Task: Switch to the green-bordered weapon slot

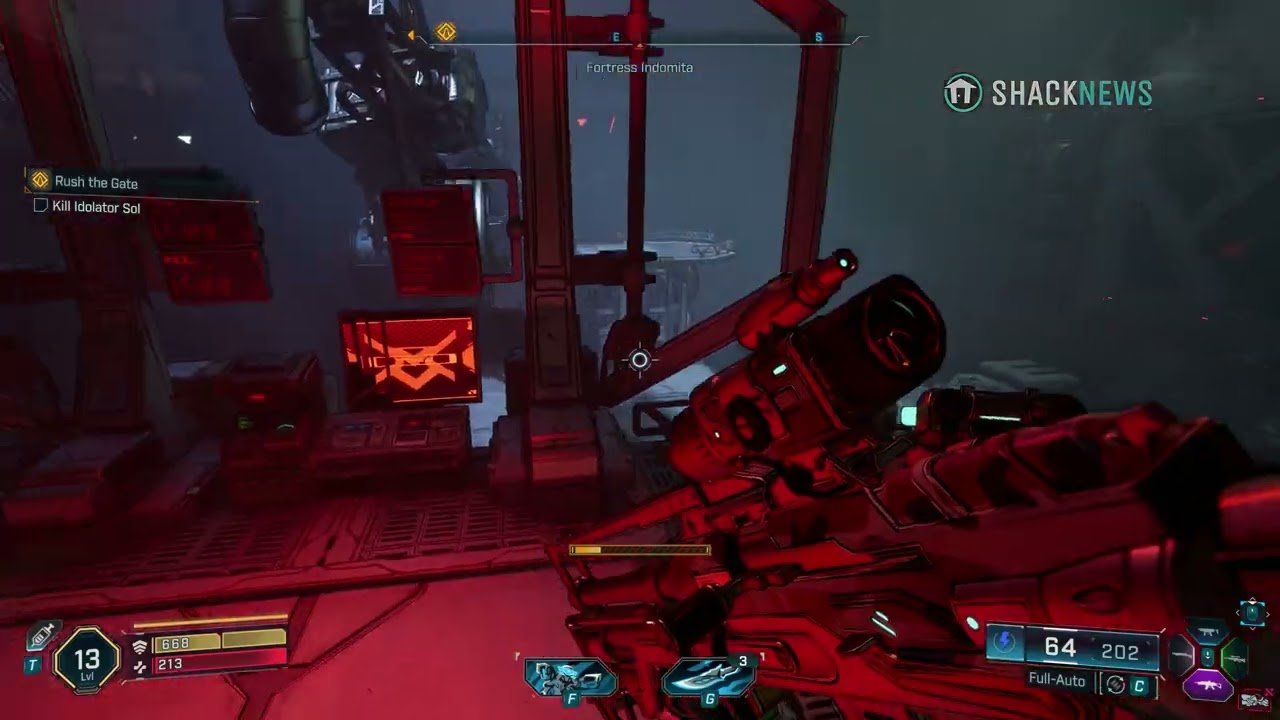Action: [1234, 659]
